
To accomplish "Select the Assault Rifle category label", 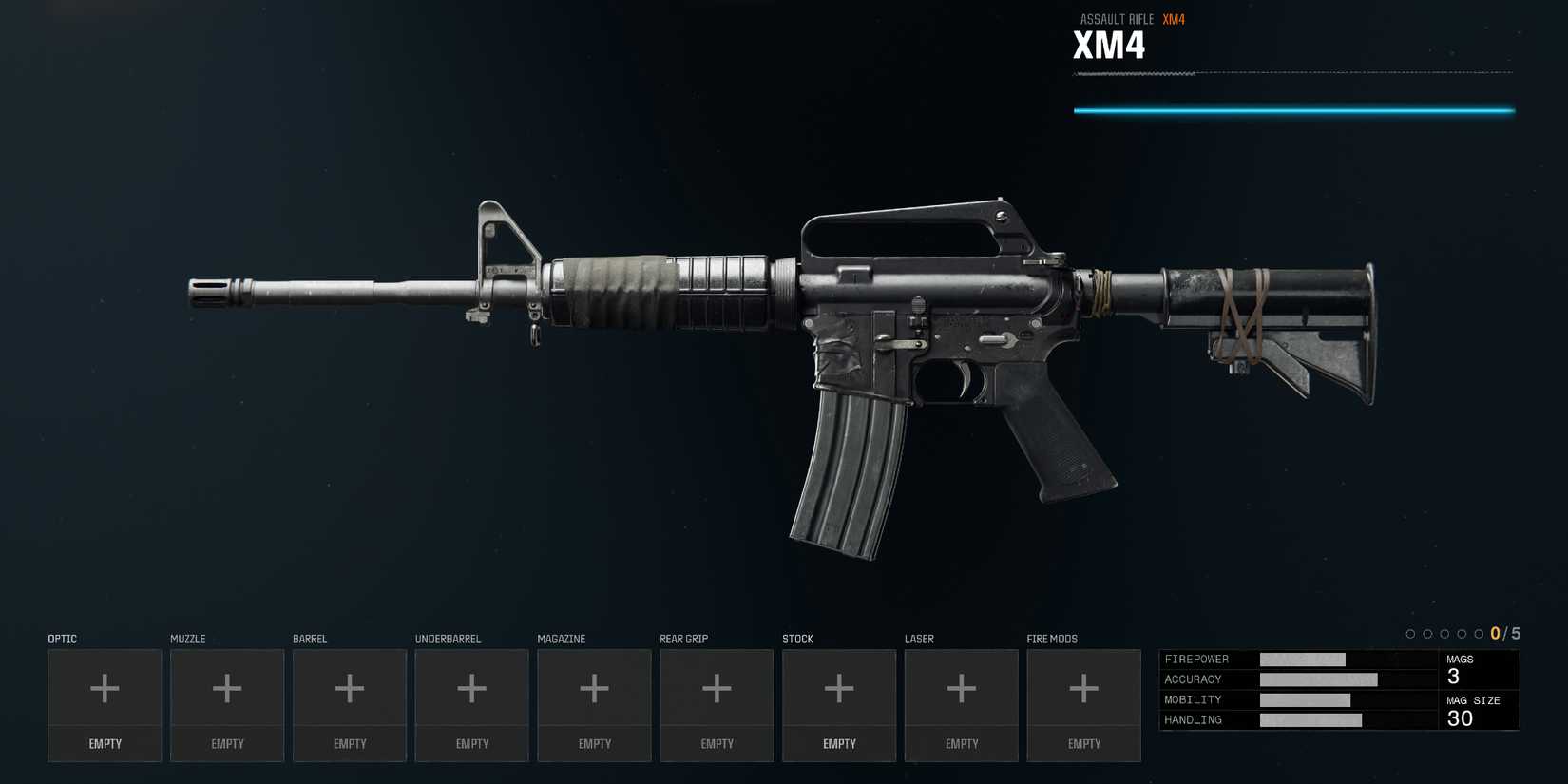I will tap(1117, 19).
